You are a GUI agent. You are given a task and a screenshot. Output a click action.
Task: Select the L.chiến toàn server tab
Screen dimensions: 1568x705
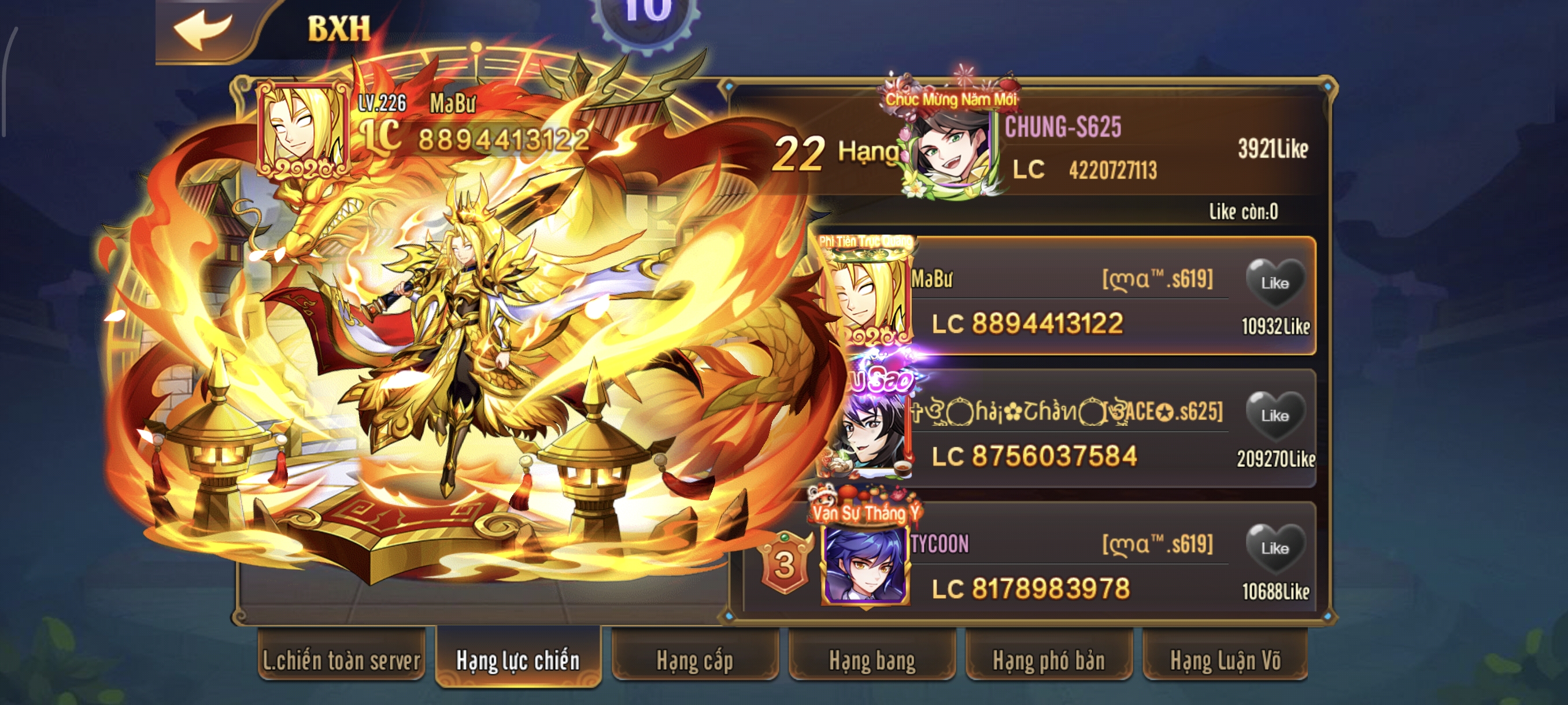342,659
